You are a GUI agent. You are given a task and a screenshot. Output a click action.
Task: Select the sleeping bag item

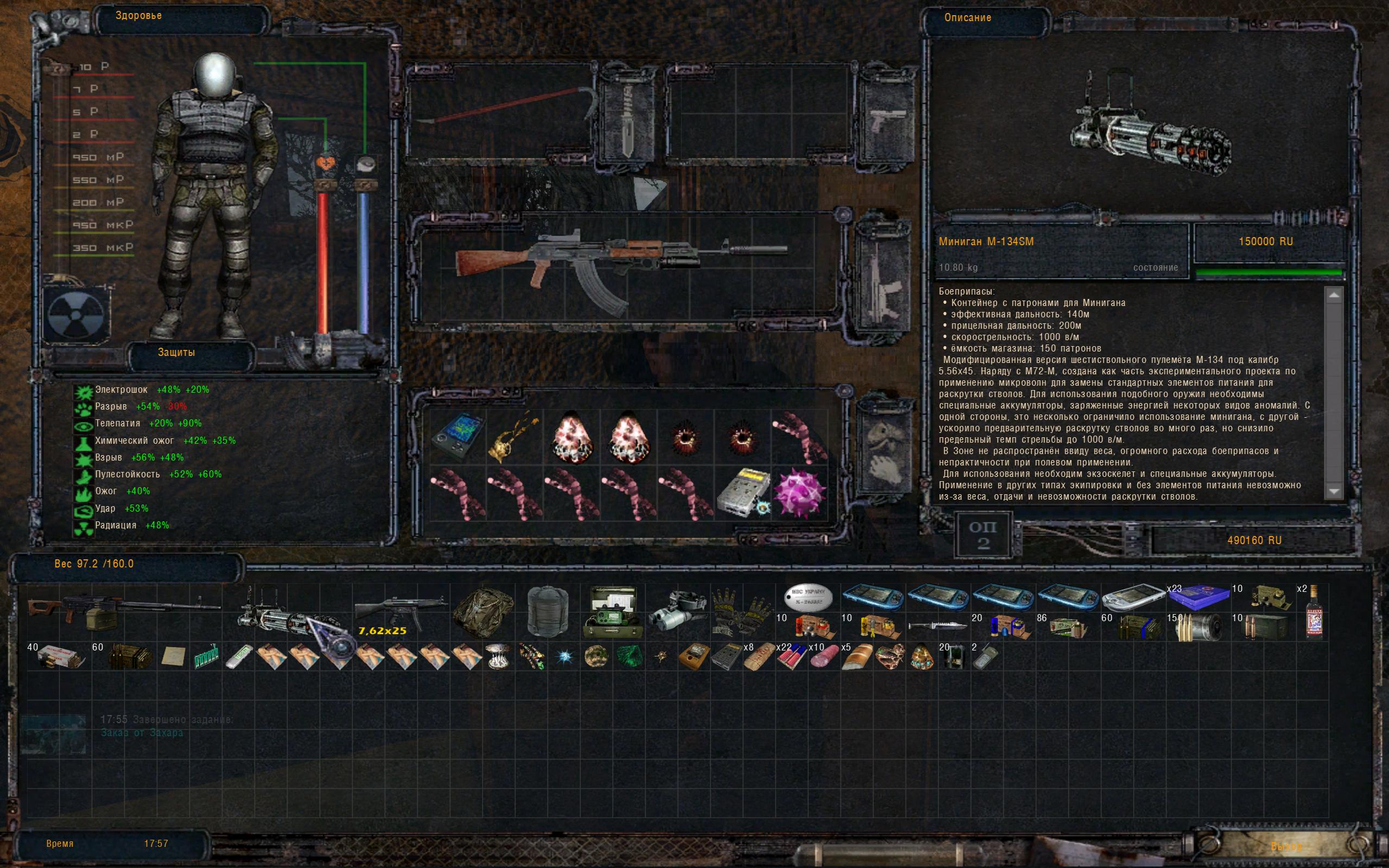point(547,611)
